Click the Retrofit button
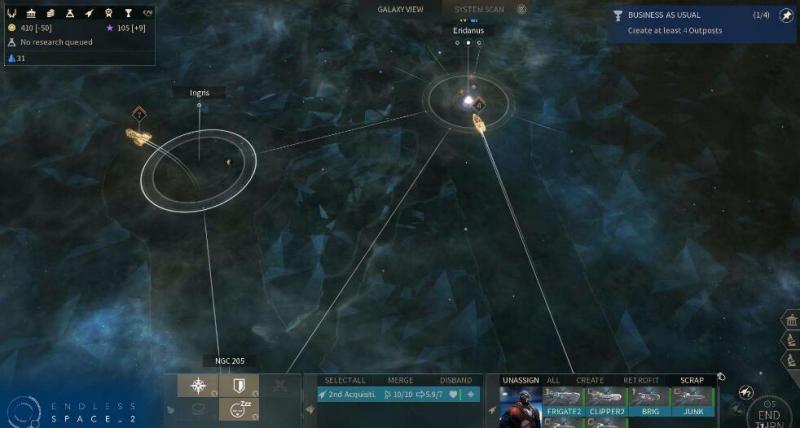The height and width of the screenshot is (428, 800). [x=641, y=380]
